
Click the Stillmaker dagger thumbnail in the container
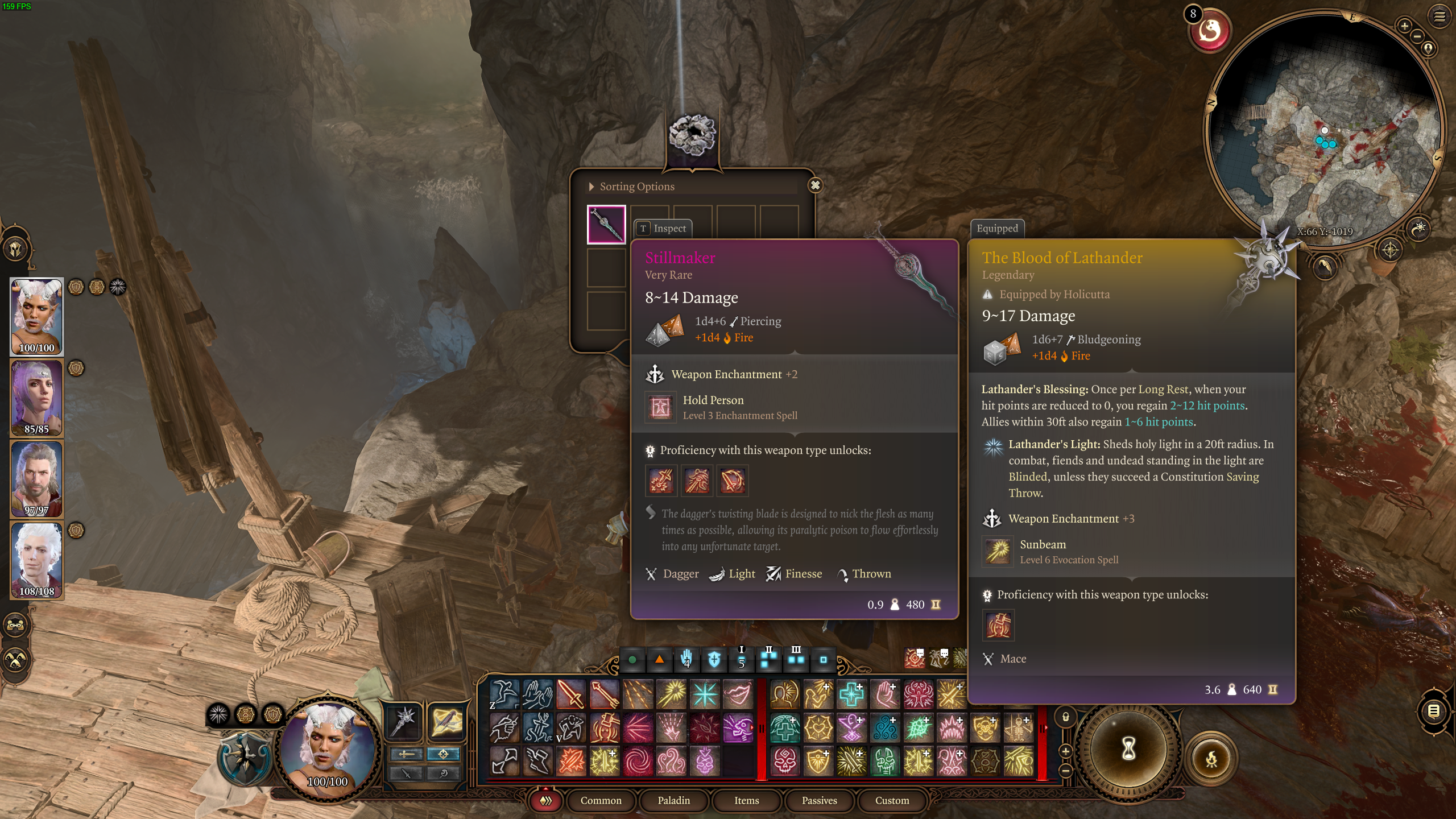pyautogui.click(x=605, y=224)
